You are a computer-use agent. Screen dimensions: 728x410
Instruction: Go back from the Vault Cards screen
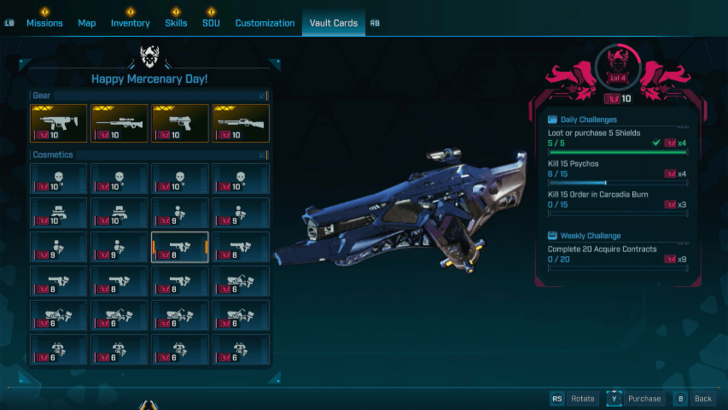coord(695,398)
